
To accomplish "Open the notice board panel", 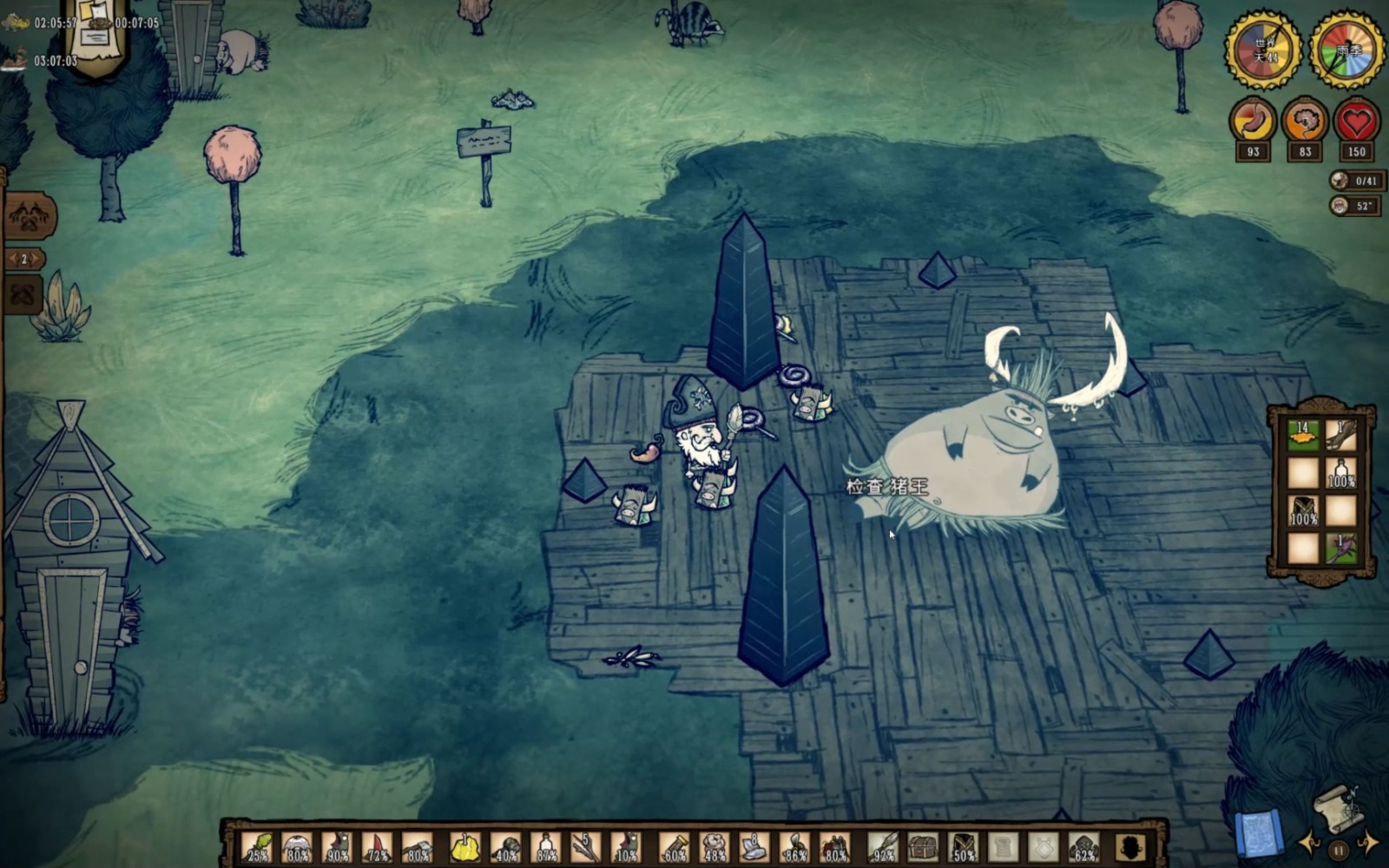I will pyautogui.click(x=95, y=35).
